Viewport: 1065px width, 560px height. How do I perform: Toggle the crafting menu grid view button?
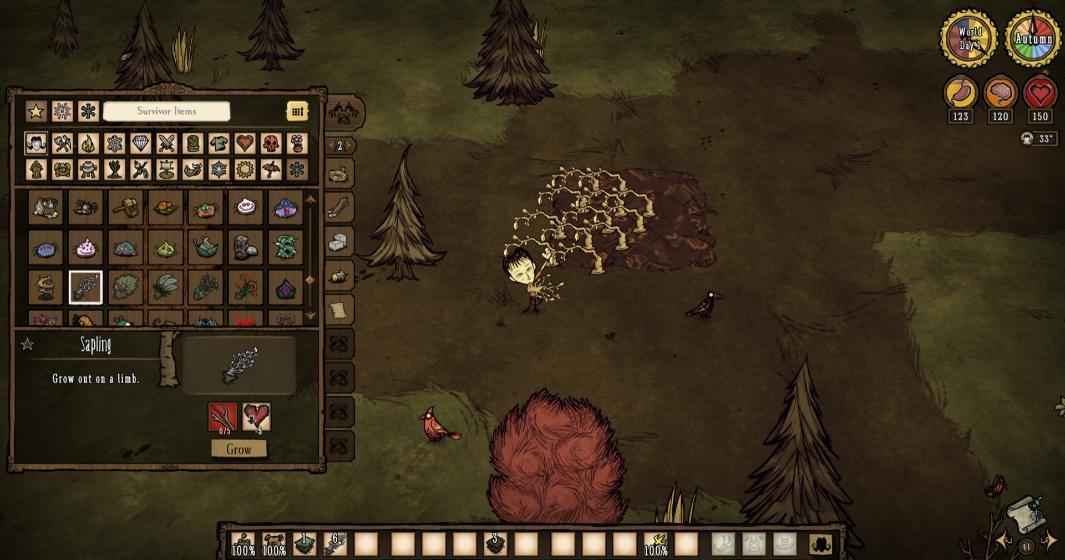click(x=297, y=111)
